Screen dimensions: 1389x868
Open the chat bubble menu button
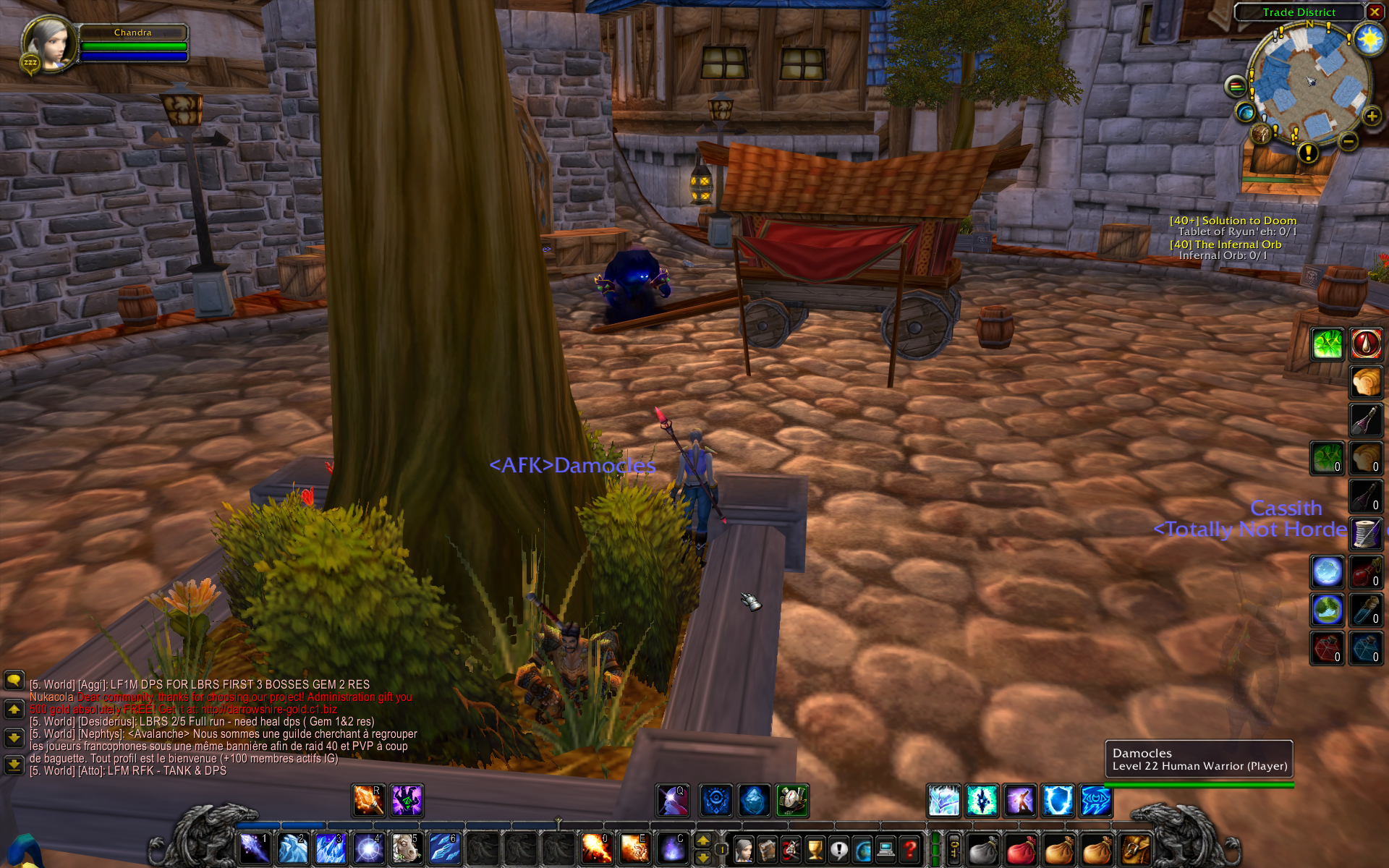14,681
